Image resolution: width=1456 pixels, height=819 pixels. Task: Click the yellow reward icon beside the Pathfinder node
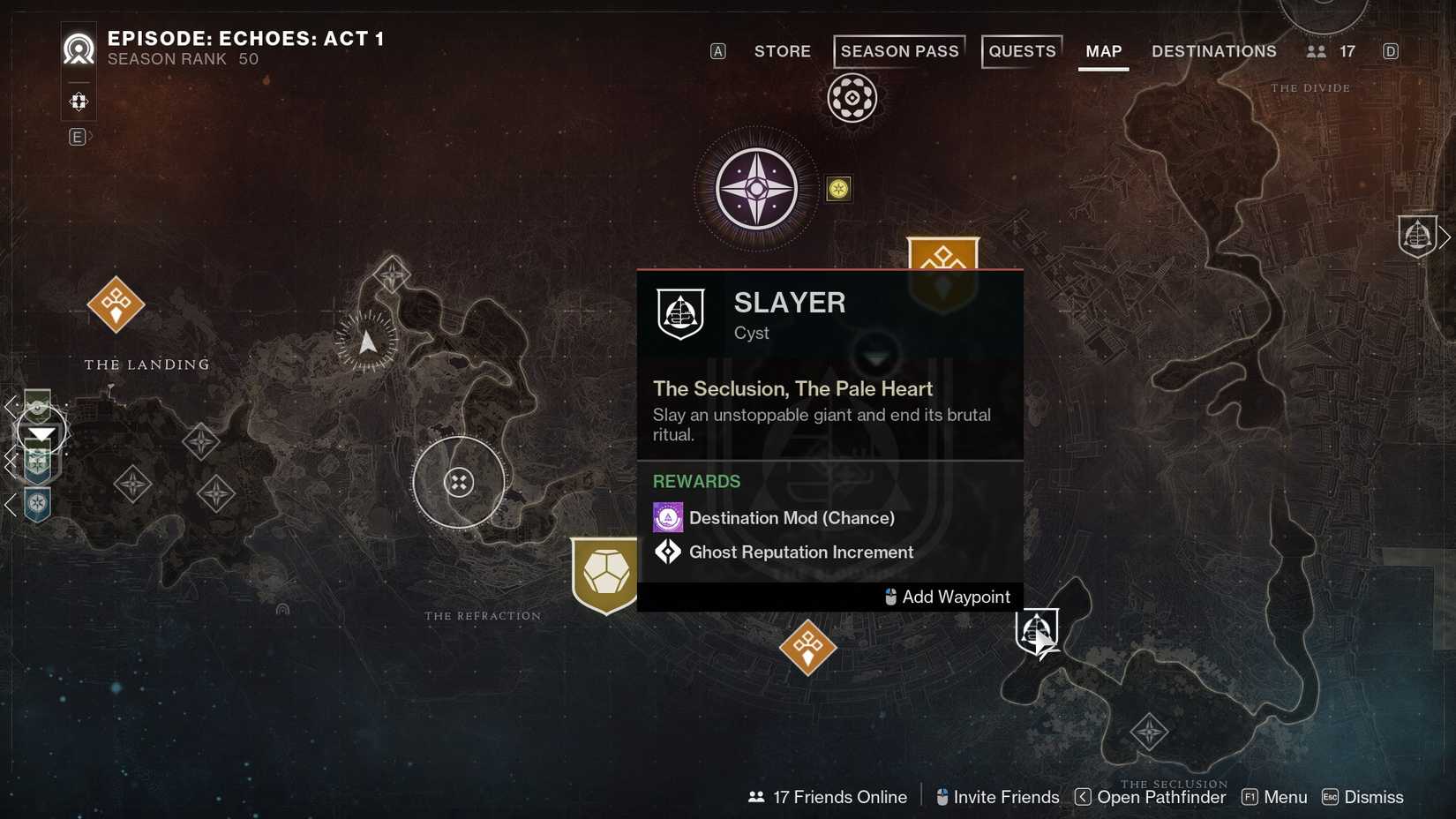click(838, 188)
